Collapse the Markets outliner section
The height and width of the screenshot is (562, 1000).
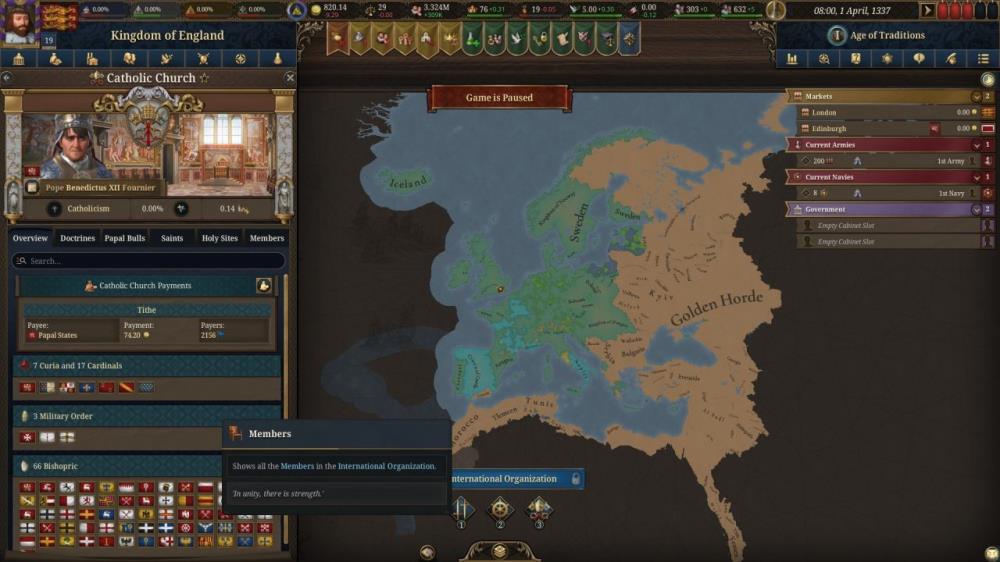(x=975, y=97)
